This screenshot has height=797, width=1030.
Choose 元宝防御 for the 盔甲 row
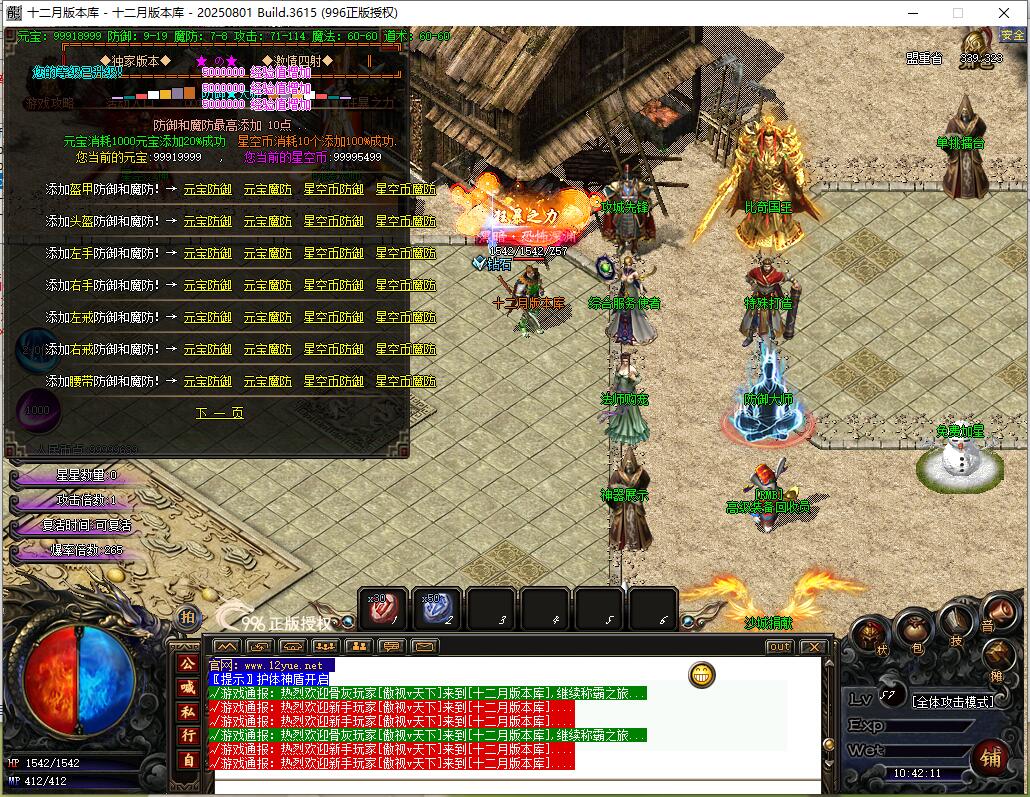(x=207, y=189)
